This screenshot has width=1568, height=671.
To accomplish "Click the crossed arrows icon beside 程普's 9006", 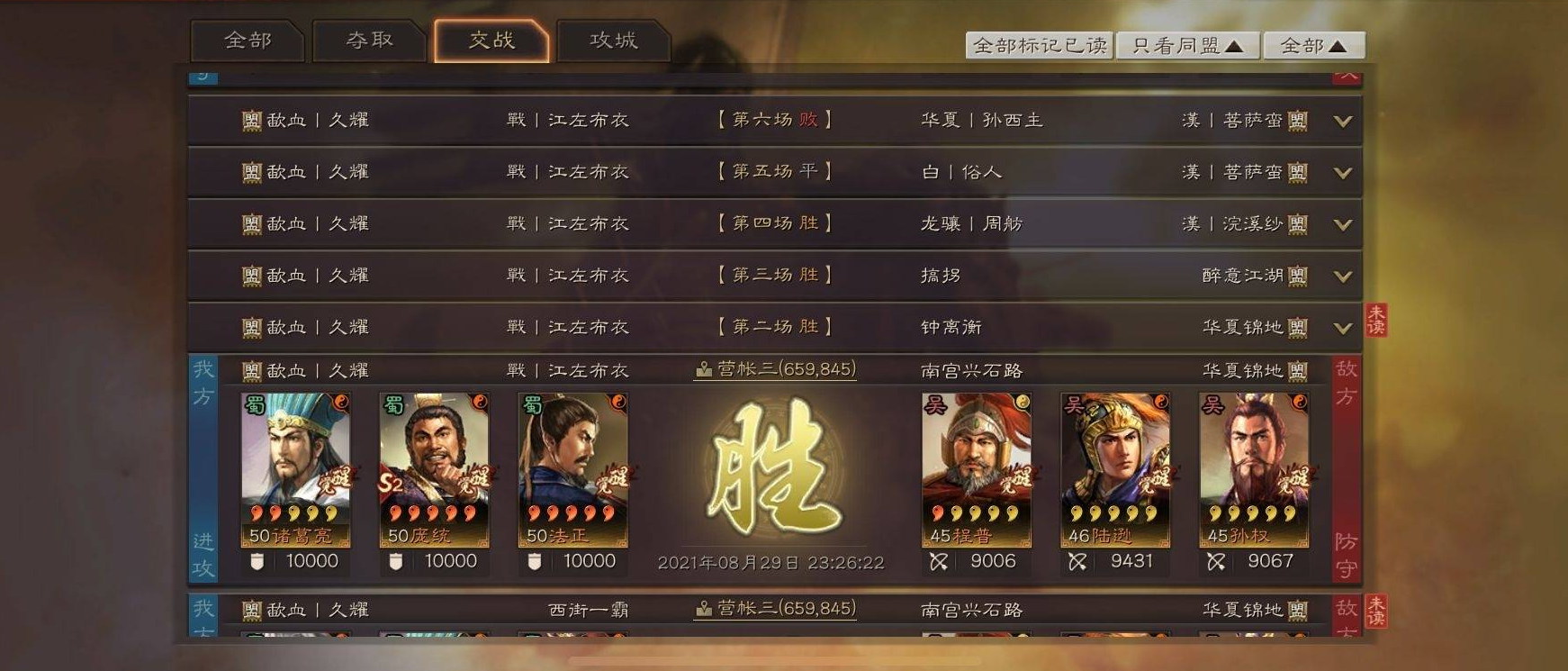I will point(939,560).
